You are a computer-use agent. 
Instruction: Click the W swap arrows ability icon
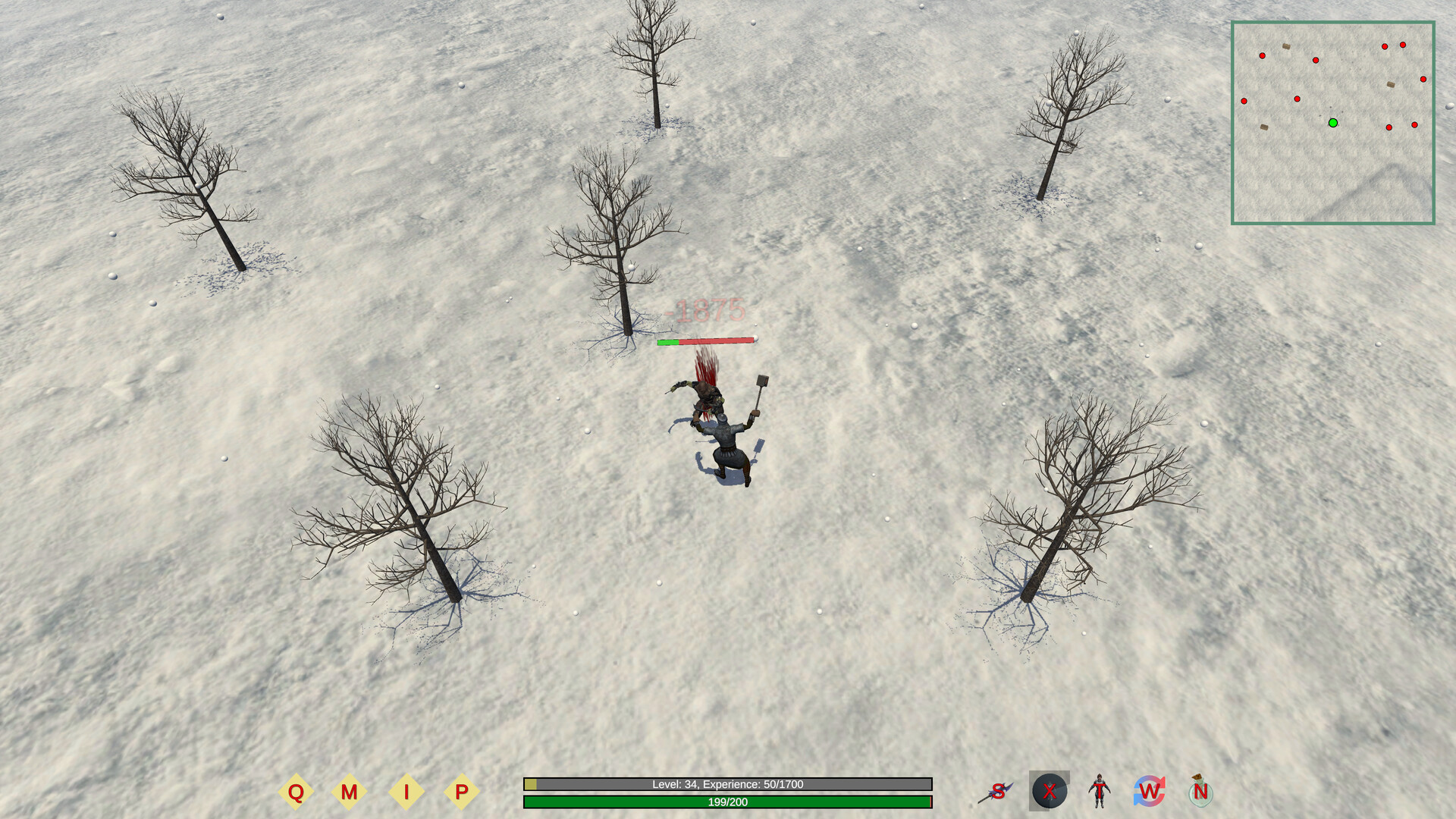pyautogui.click(x=1150, y=792)
